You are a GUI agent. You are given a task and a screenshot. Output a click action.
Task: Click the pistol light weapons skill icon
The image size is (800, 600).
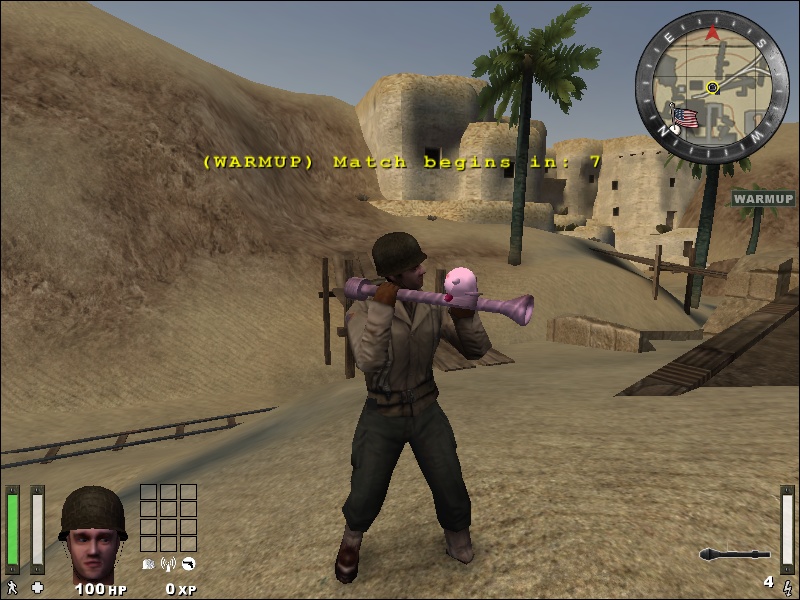188,564
